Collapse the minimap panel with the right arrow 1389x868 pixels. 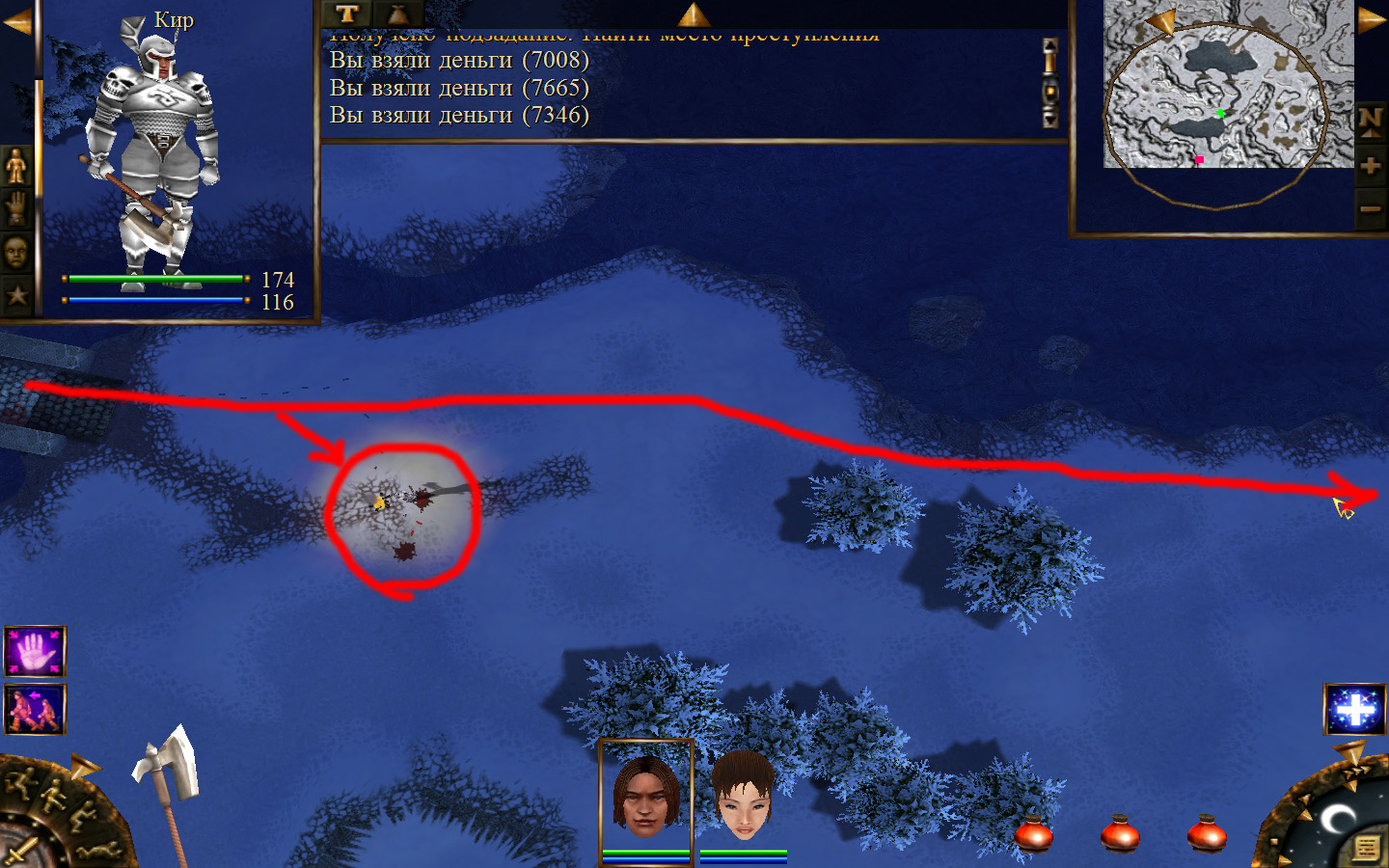[1372, 19]
